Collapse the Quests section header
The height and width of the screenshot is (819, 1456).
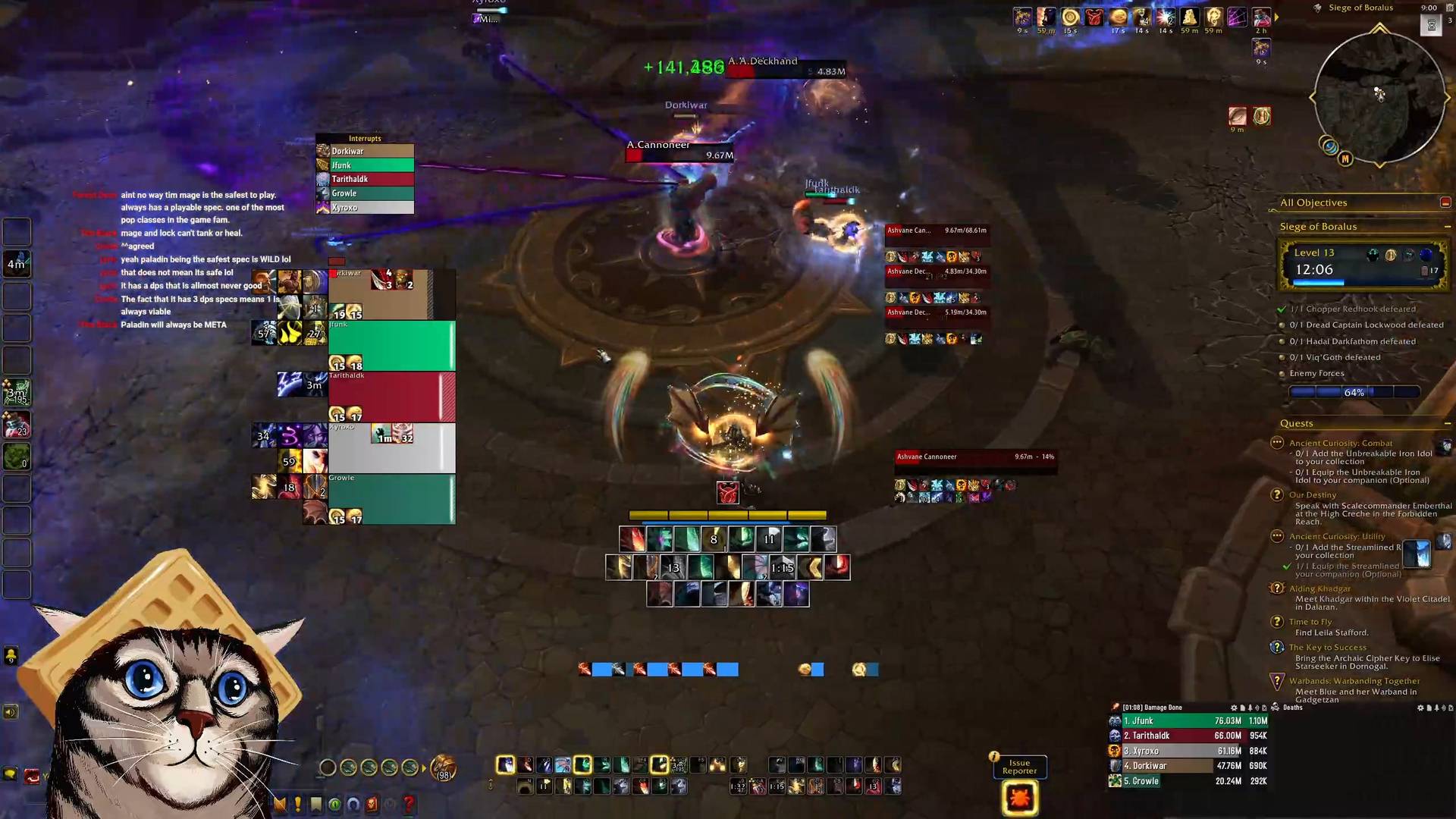1447,424
